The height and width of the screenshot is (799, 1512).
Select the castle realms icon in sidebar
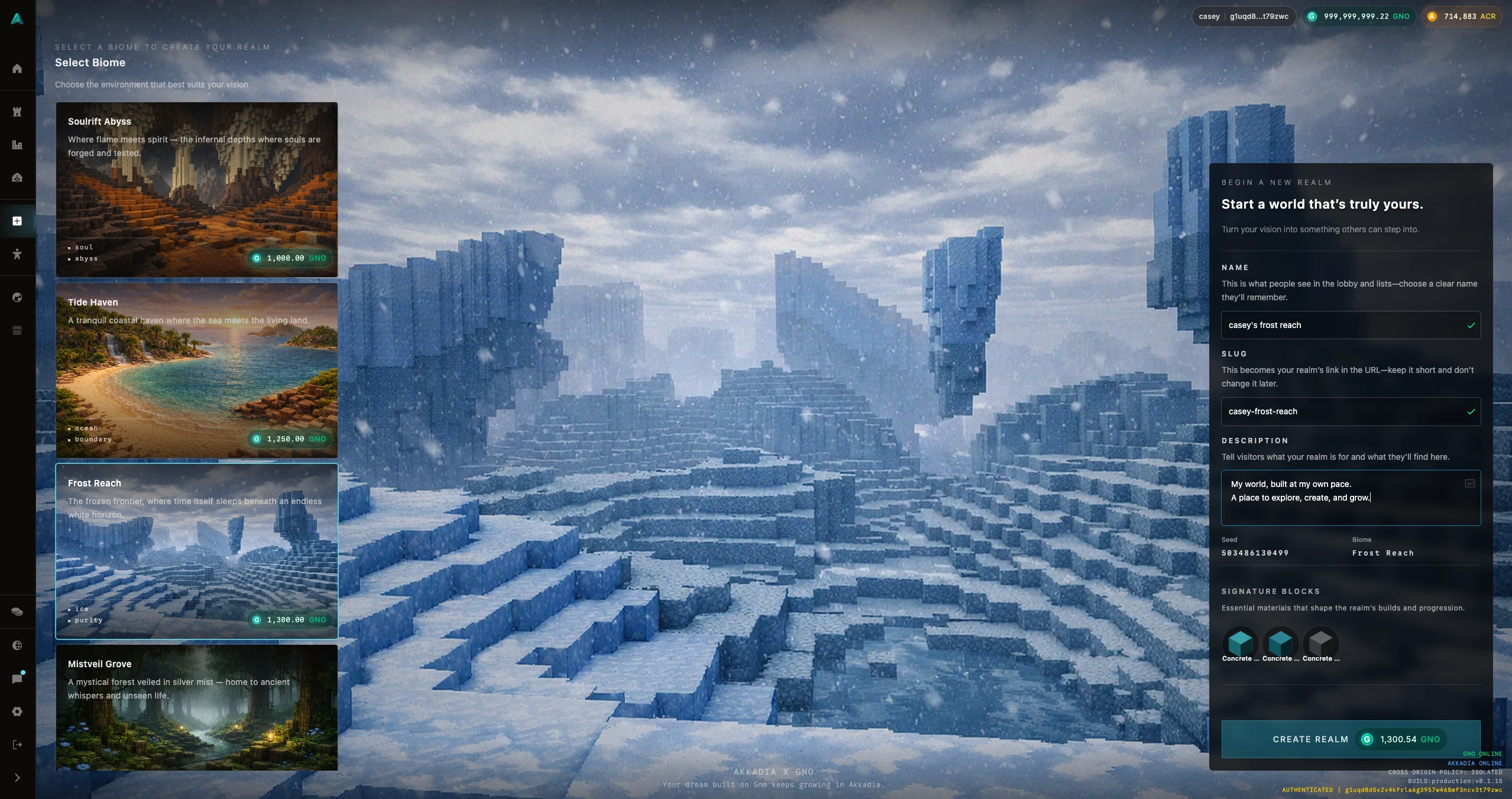pyautogui.click(x=17, y=112)
